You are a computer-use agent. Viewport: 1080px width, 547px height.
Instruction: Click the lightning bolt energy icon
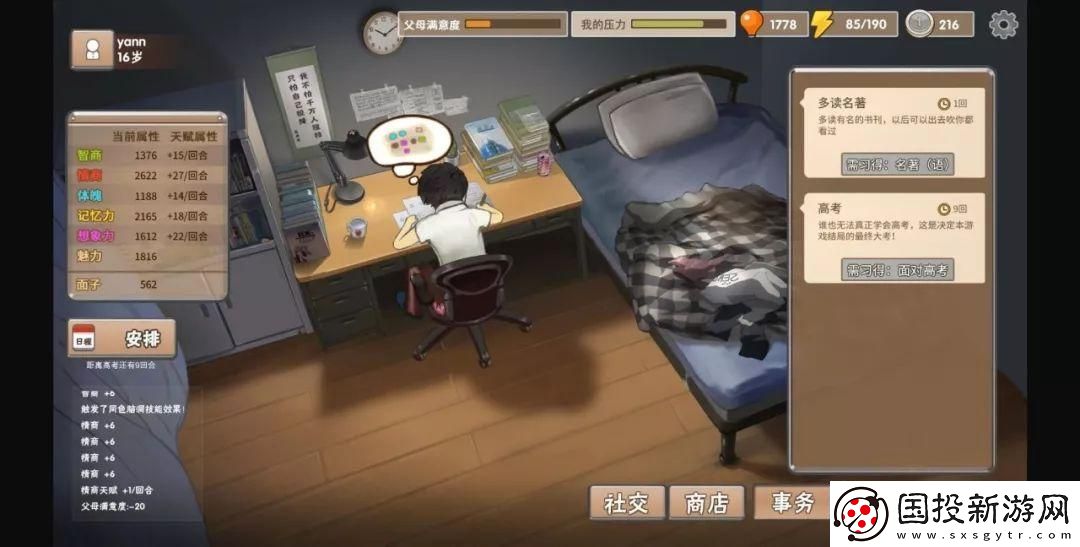(x=823, y=24)
